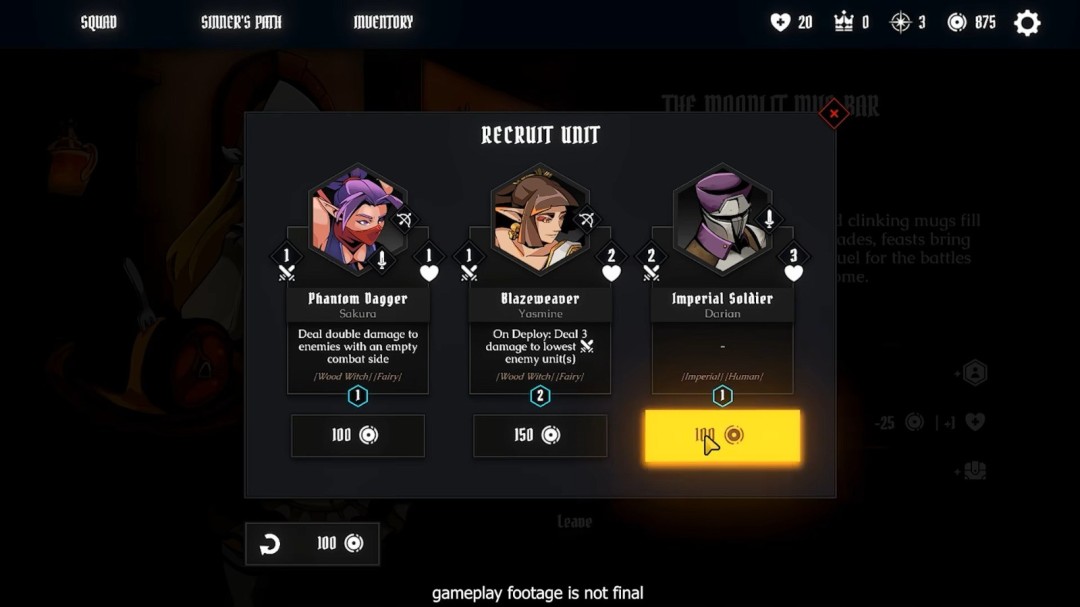Switch to Sinner's Path tab
This screenshot has width=1080, height=607.
241,22
